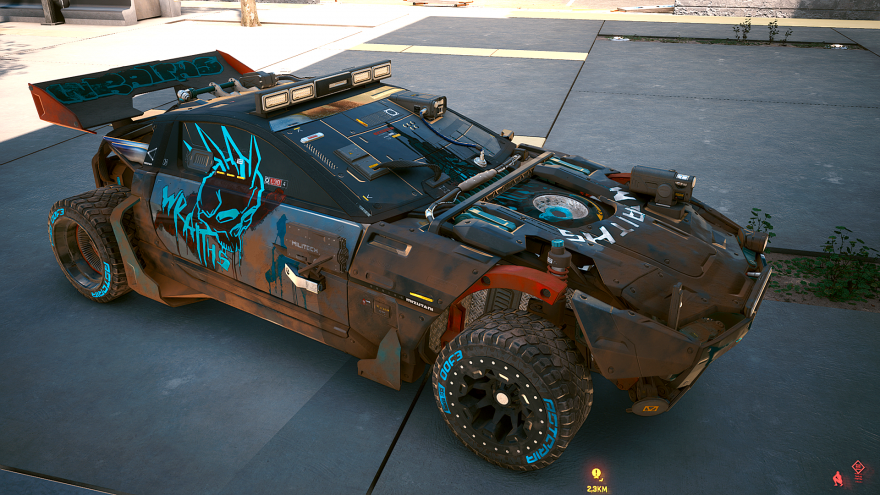Select the yellow quest objective marker
The image size is (880, 495).
point(597,474)
